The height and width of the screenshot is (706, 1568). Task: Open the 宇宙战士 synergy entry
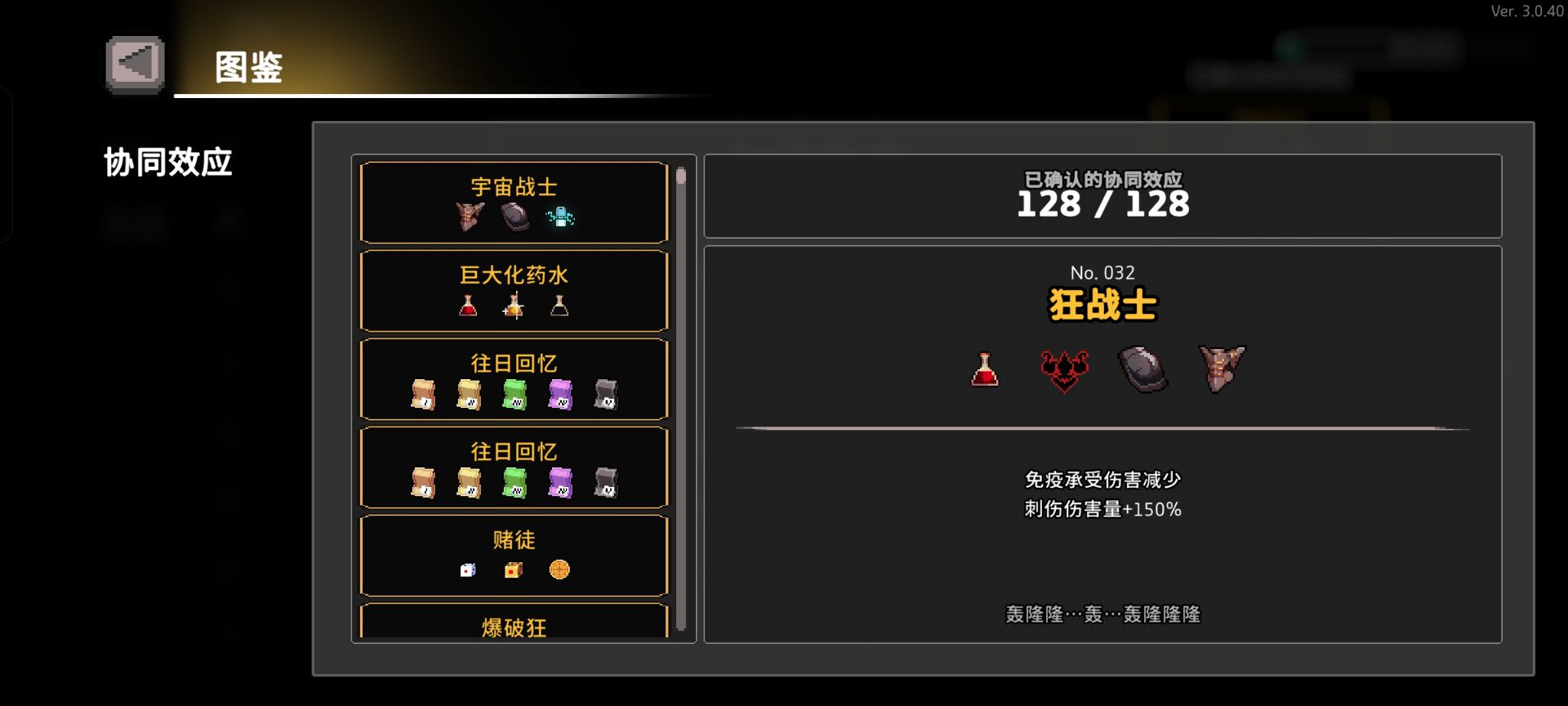[x=513, y=202]
